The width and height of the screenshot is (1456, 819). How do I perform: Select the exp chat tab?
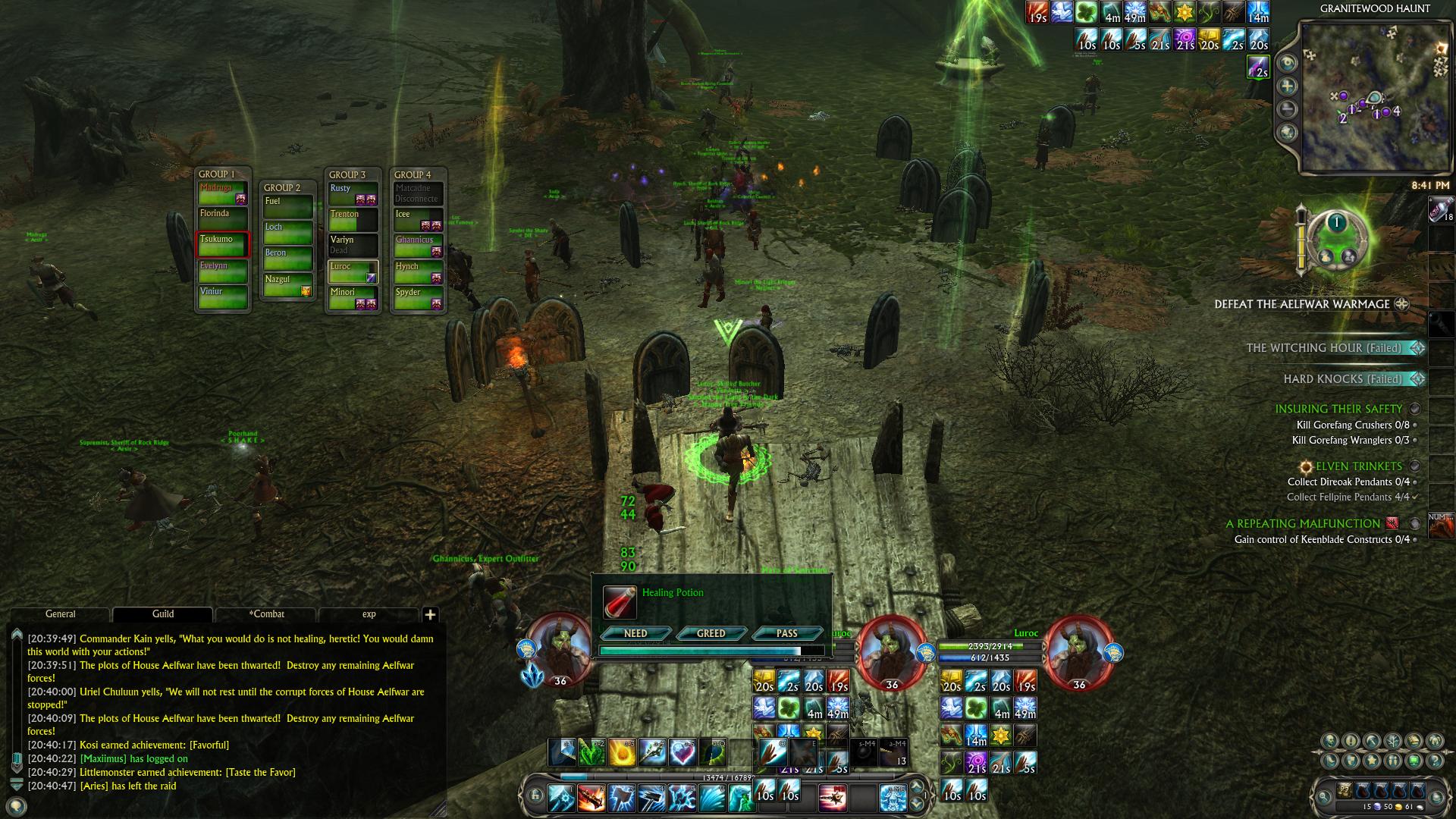tap(369, 614)
